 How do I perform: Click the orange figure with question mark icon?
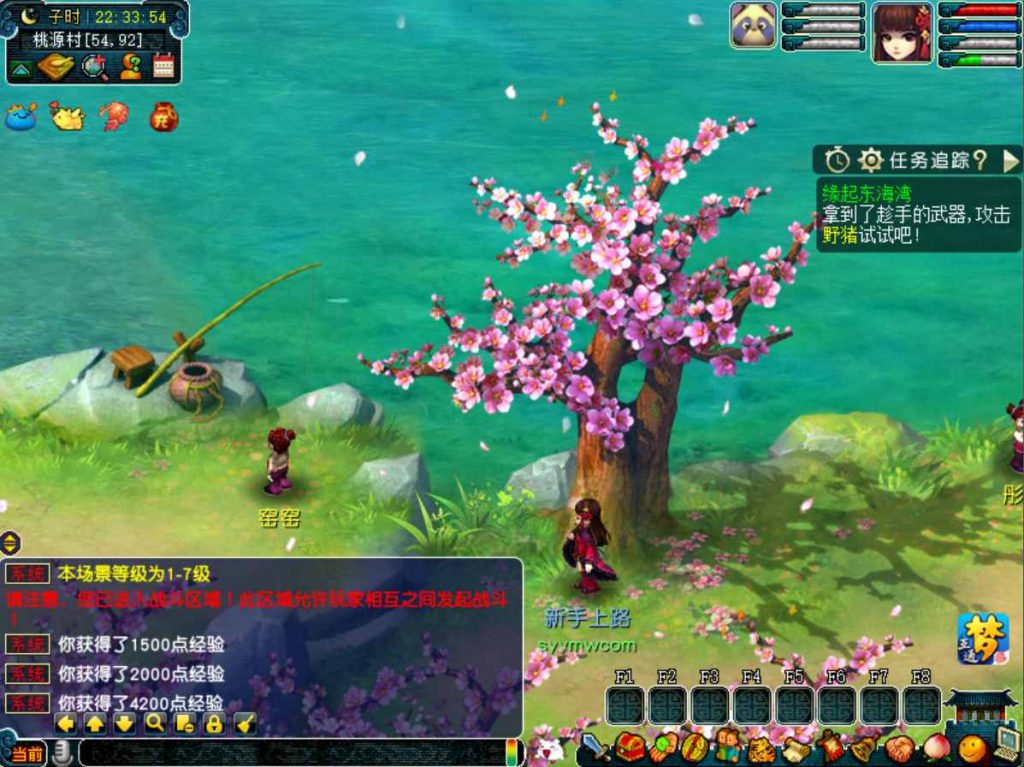pos(130,66)
